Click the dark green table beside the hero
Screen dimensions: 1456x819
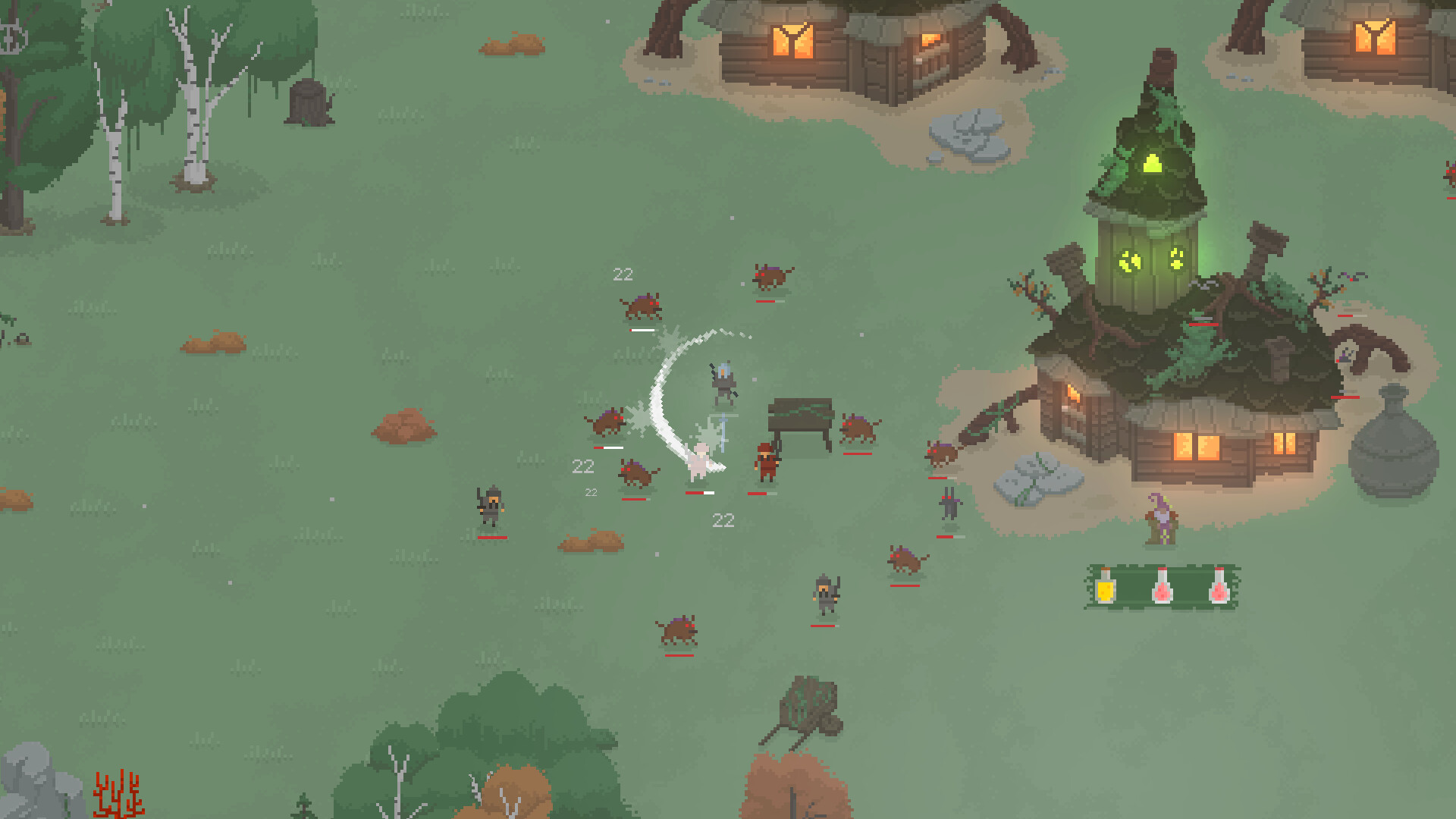[799, 416]
